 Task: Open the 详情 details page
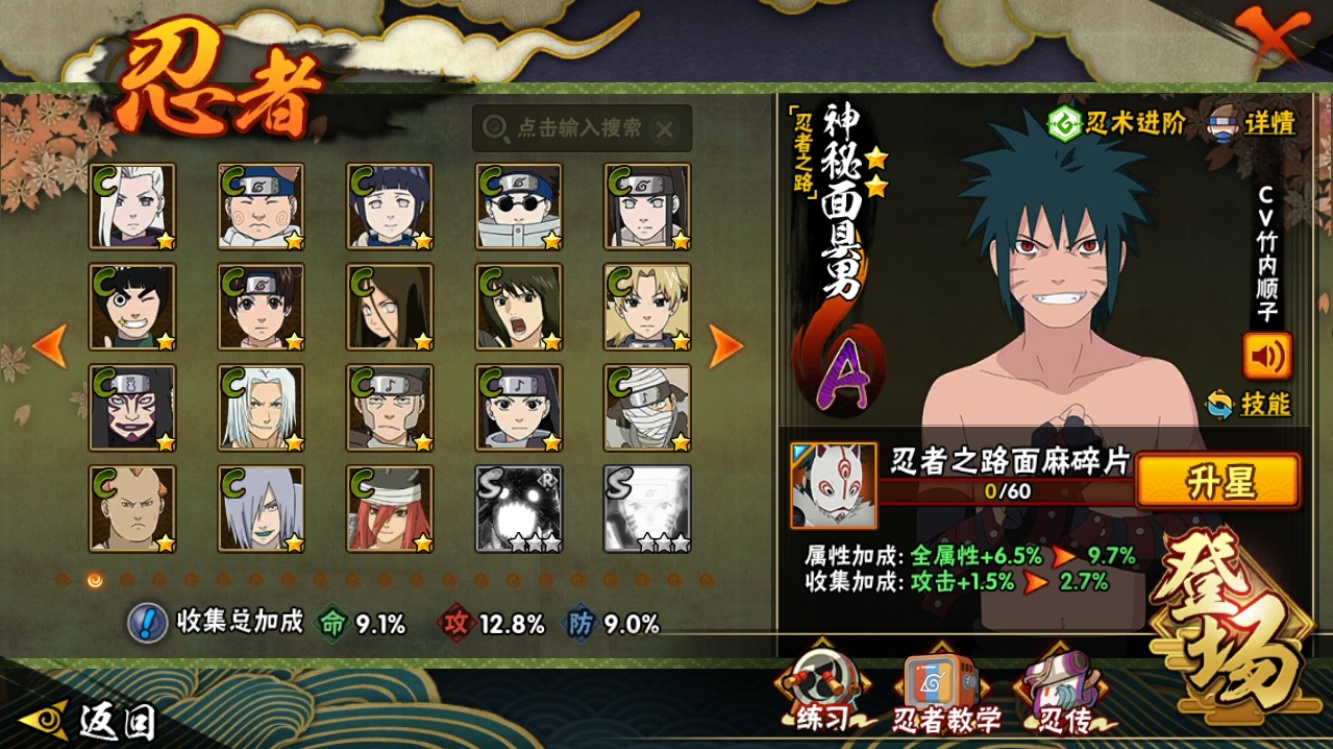[x=1255, y=122]
